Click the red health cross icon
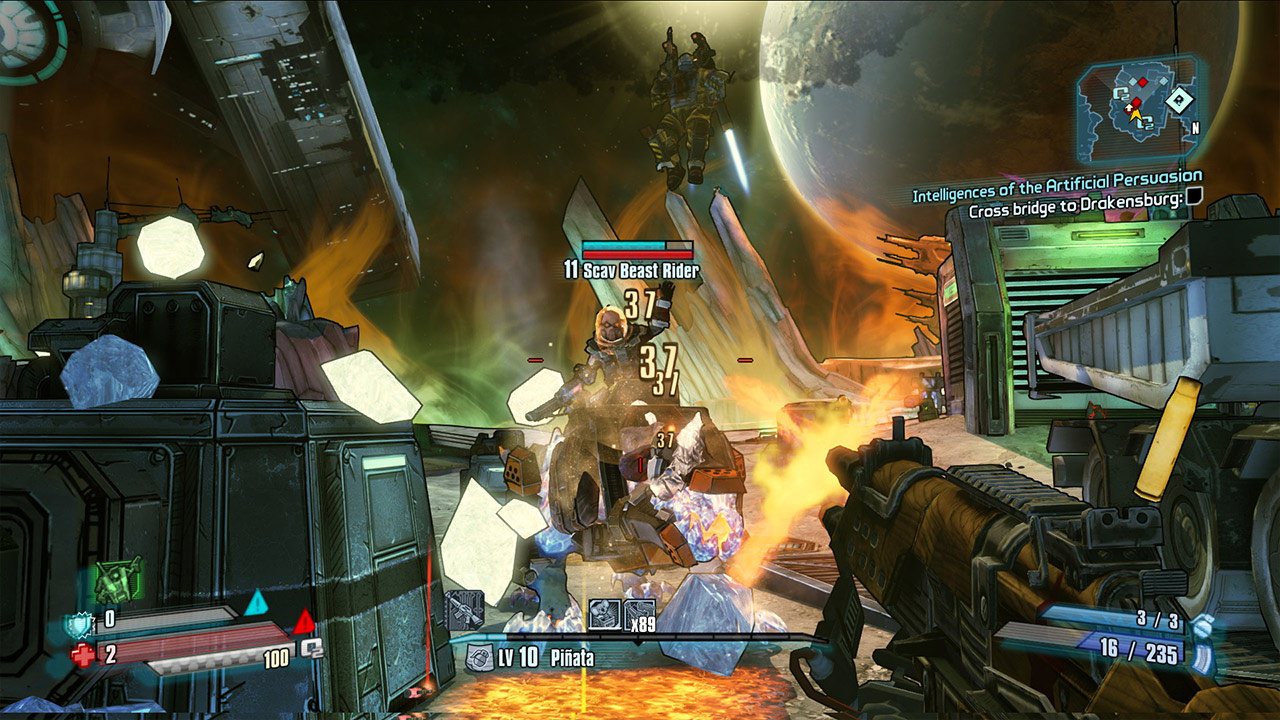 [84, 653]
